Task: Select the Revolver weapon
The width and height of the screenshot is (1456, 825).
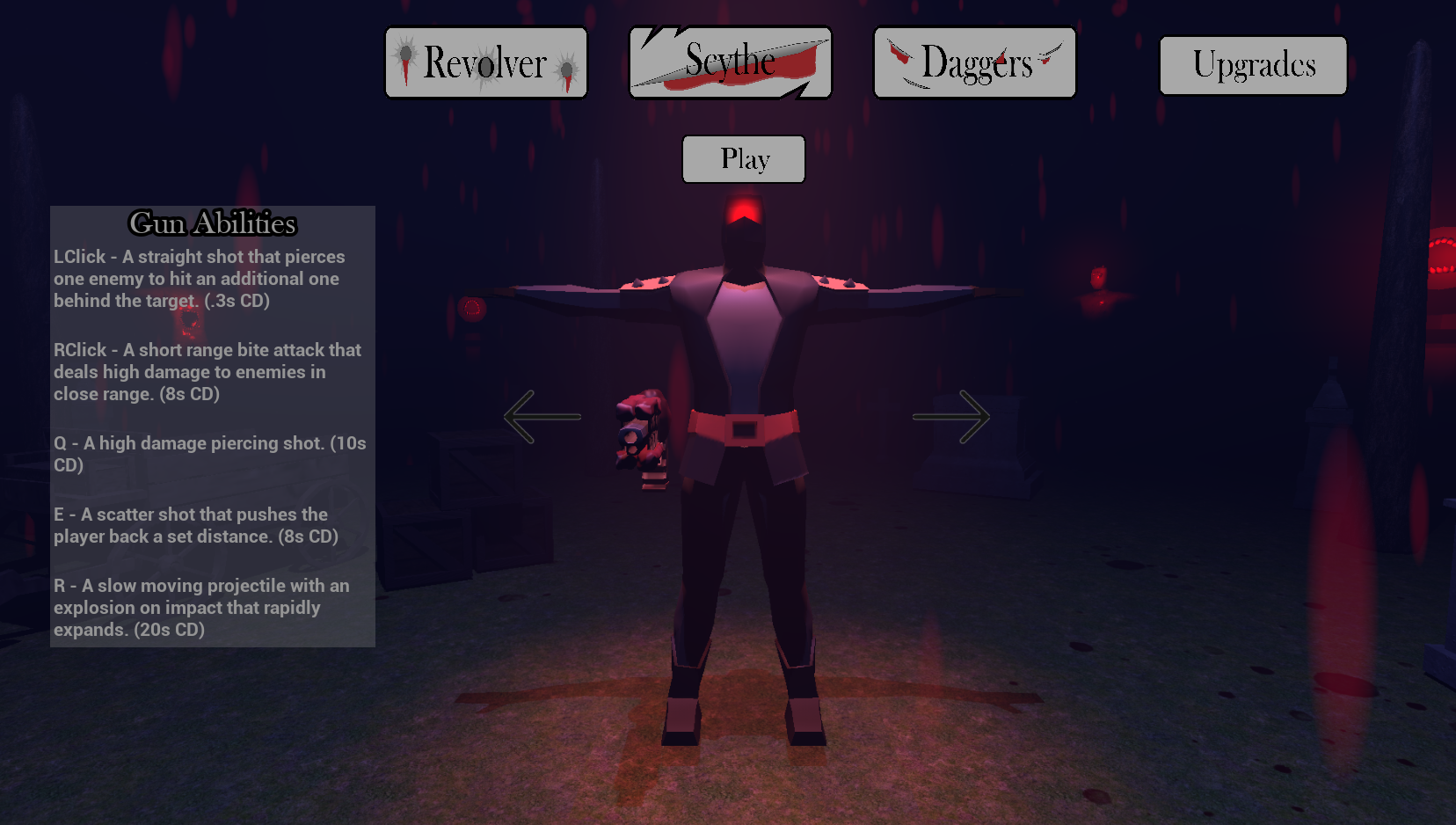Action: tap(486, 63)
